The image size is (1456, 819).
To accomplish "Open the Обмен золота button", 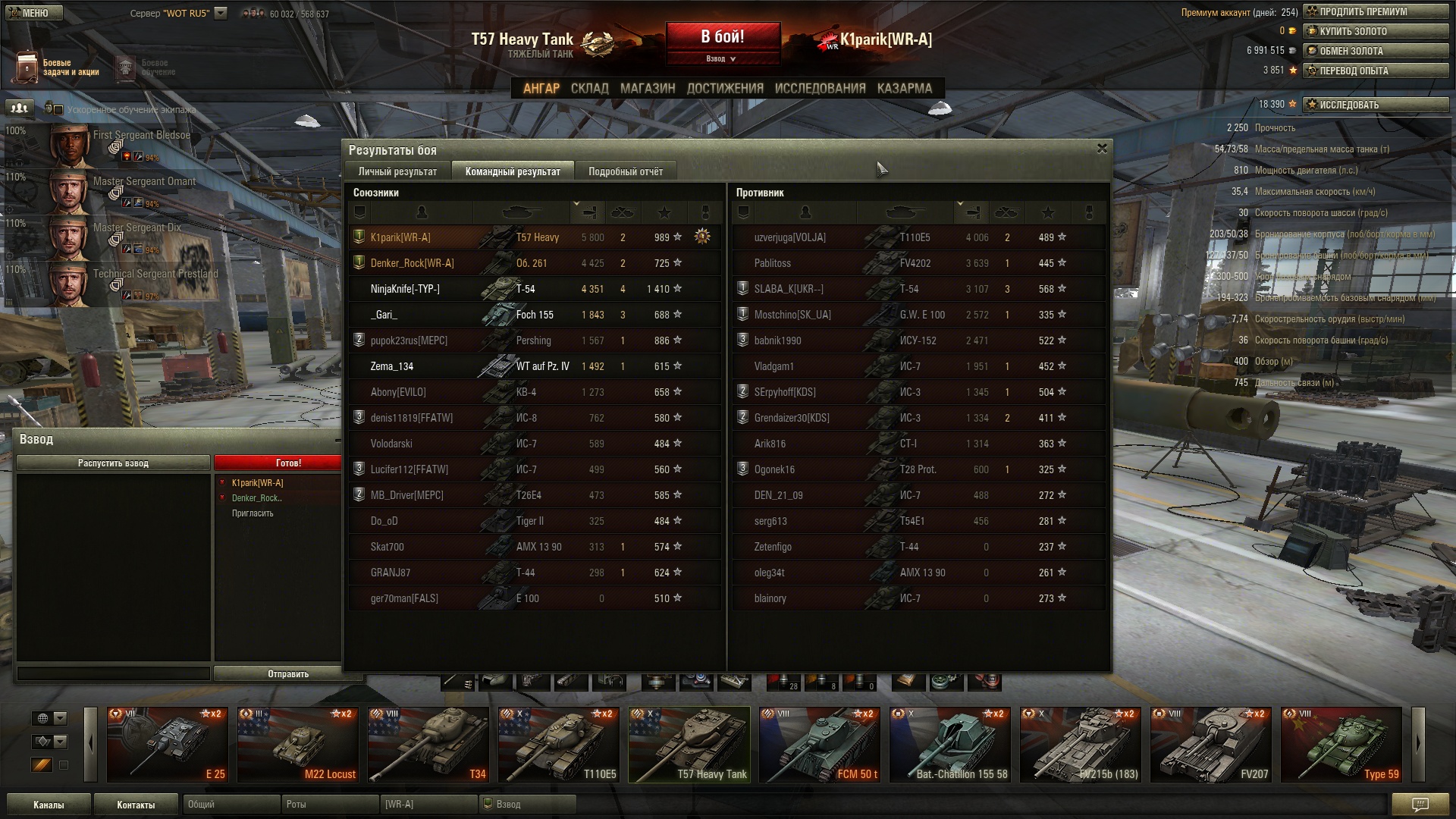I will [1375, 51].
